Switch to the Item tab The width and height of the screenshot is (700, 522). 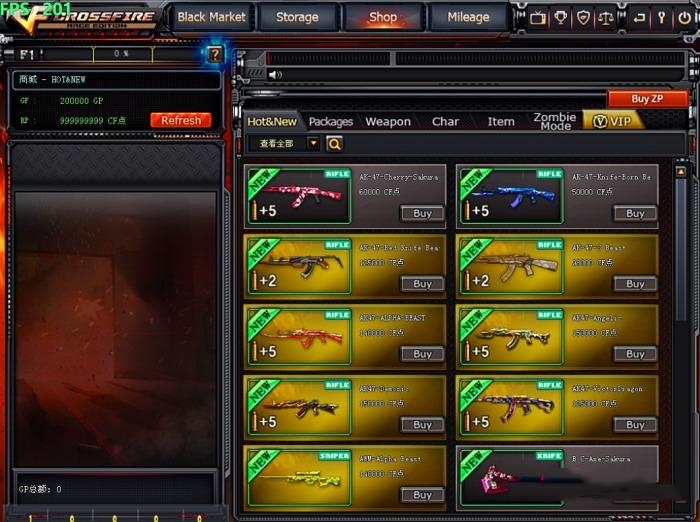501,121
